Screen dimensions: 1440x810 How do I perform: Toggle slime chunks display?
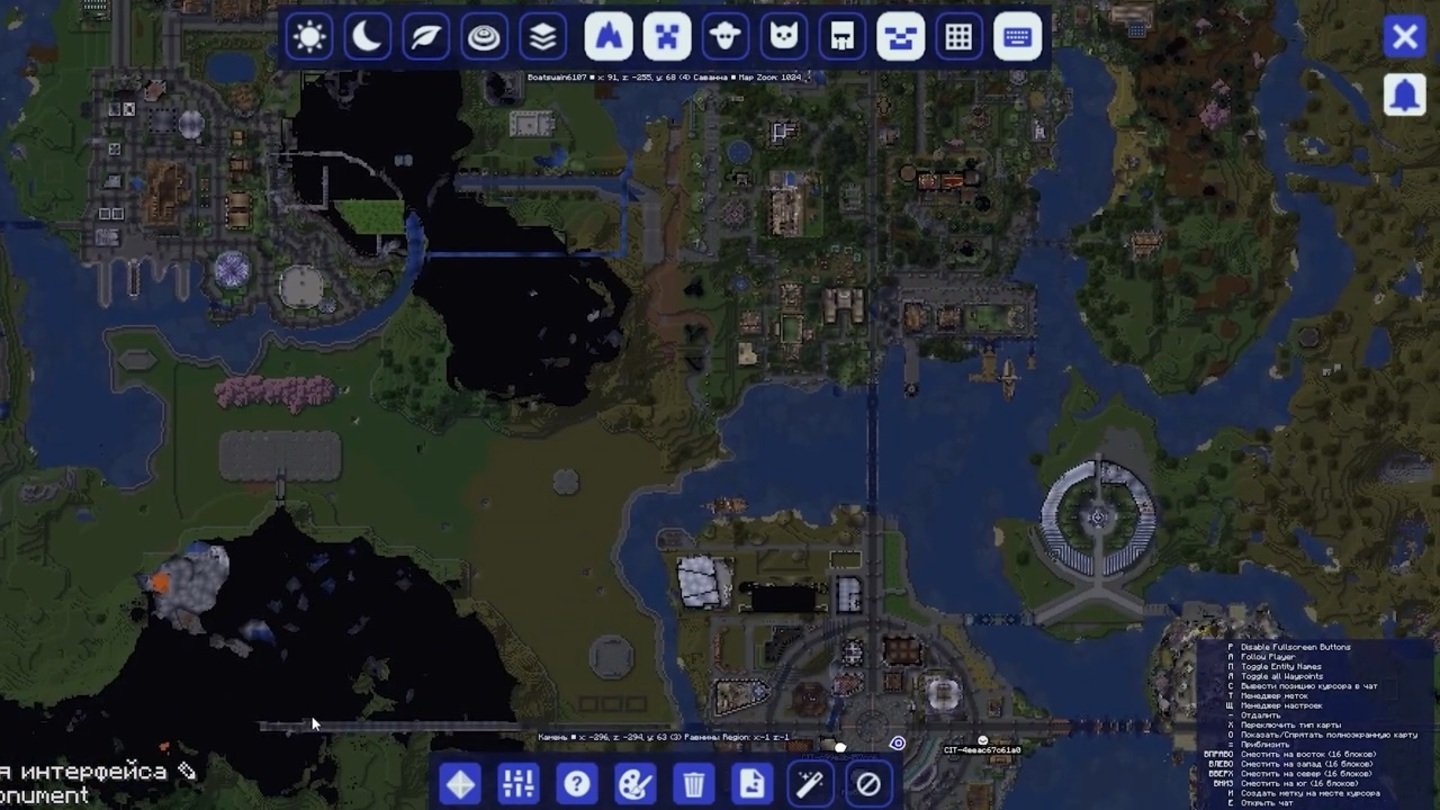tap(901, 37)
